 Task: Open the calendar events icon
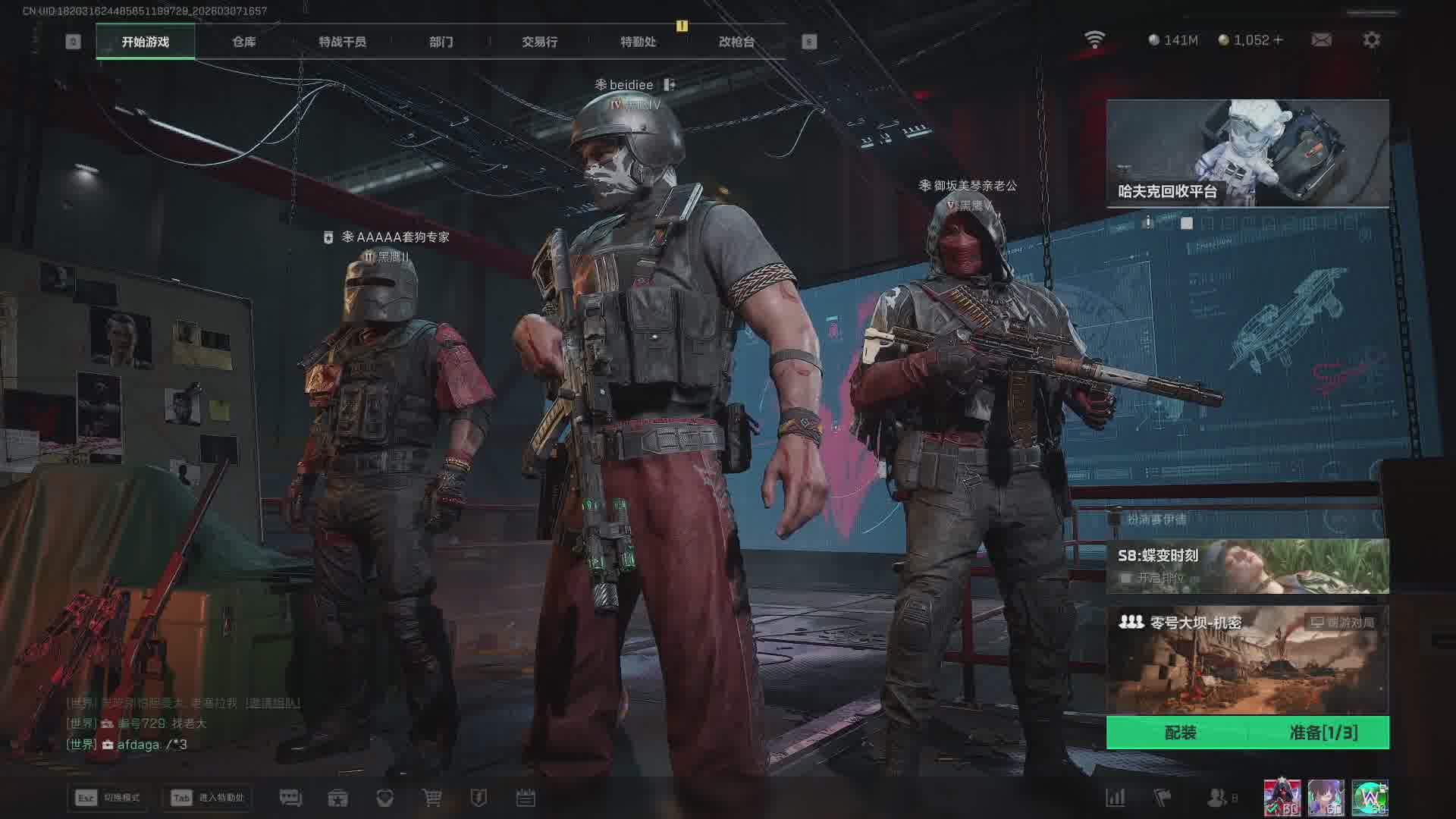click(x=526, y=798)
